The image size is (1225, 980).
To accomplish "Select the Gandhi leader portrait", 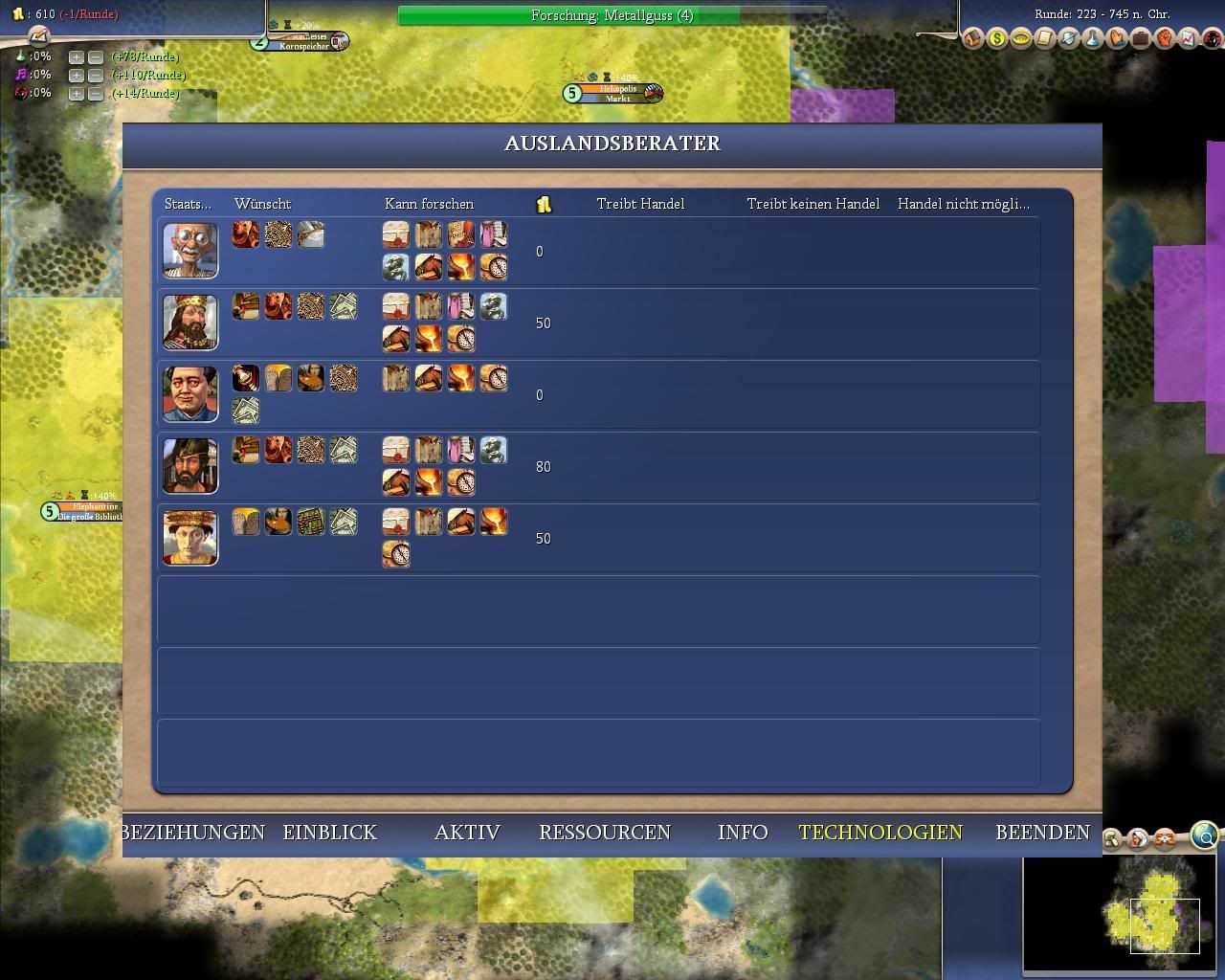I will (190, 251).
